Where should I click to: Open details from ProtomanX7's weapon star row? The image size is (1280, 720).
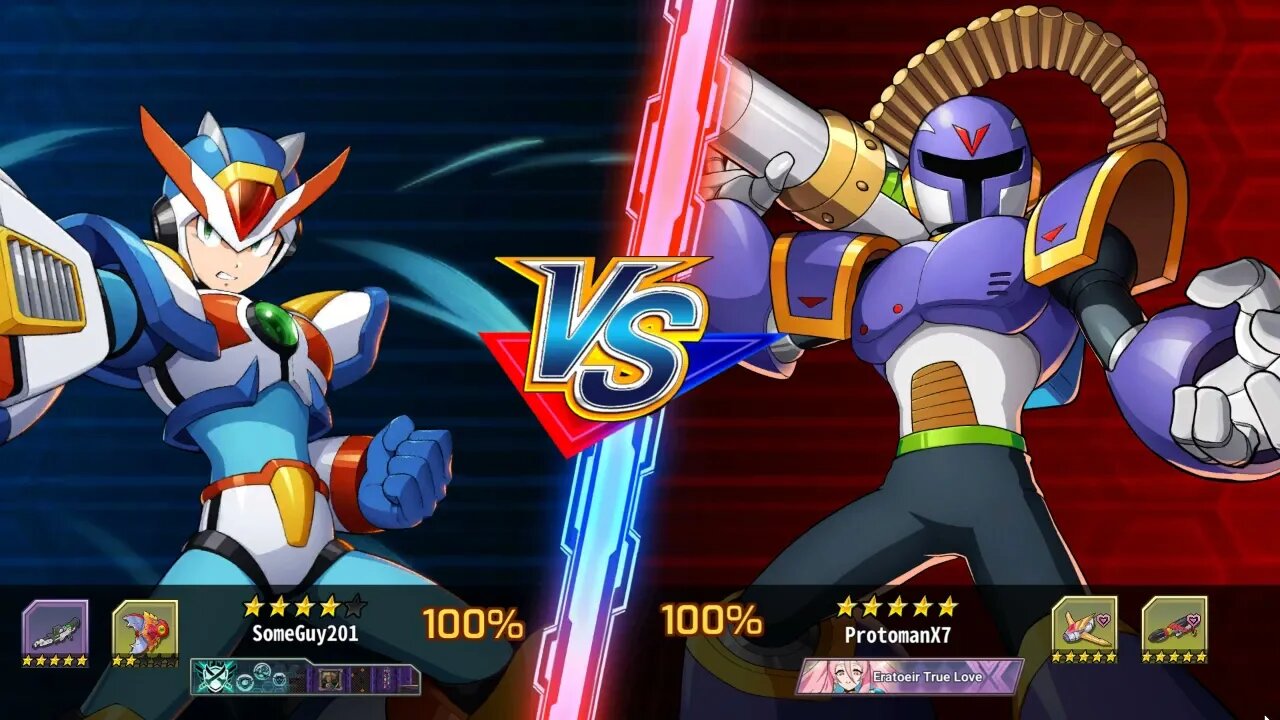pos(1085,655)
